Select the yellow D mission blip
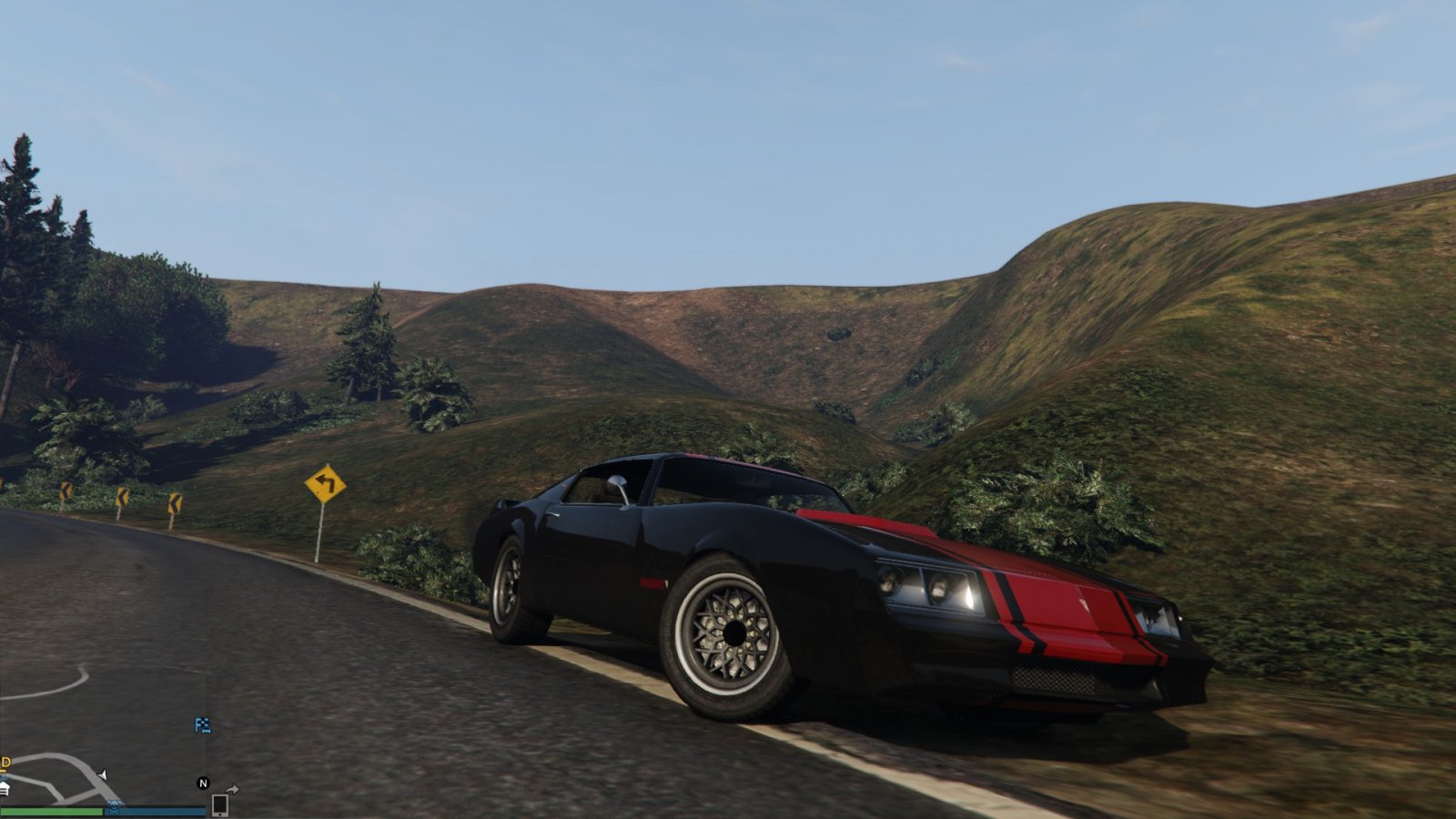 point(5,763)
